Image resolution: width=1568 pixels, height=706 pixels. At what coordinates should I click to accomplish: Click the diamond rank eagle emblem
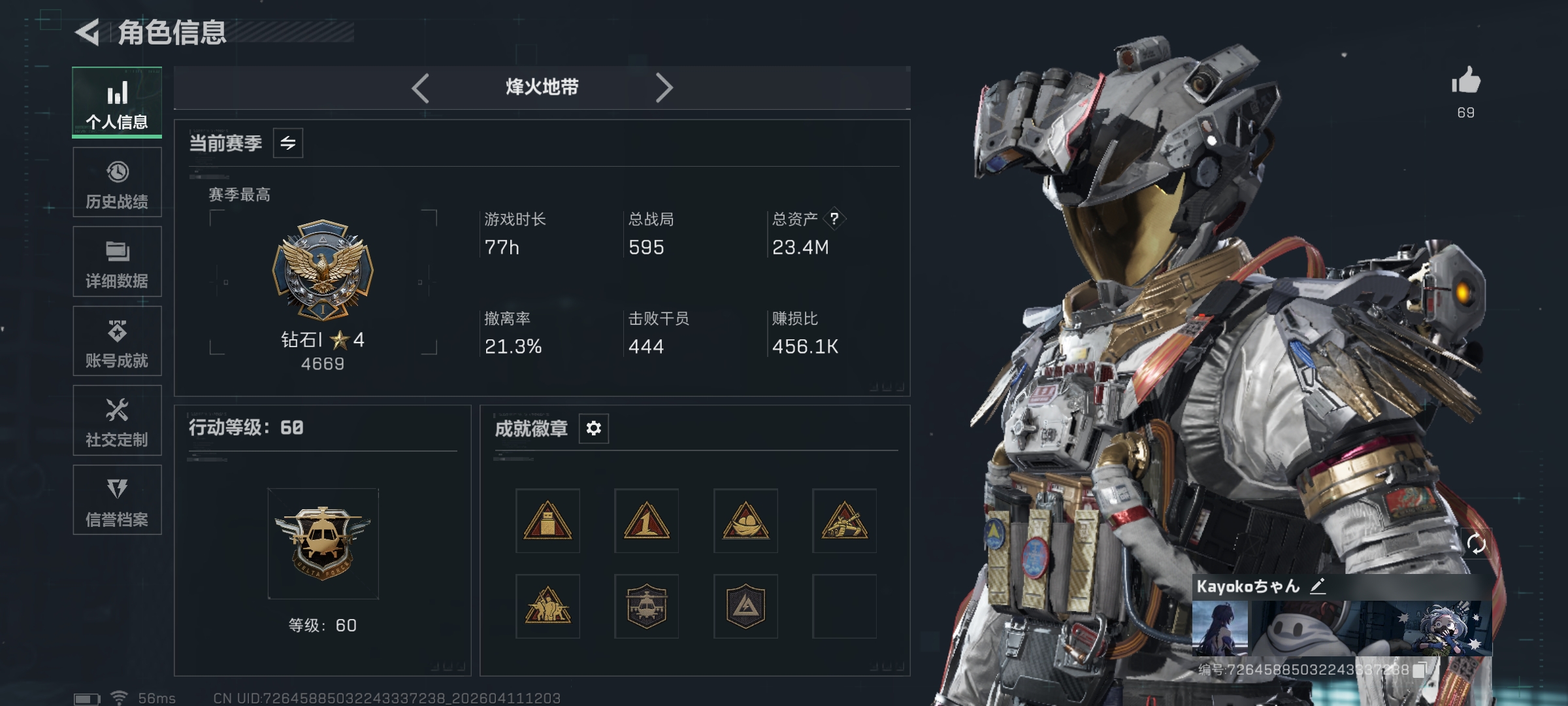click(323, 269)
